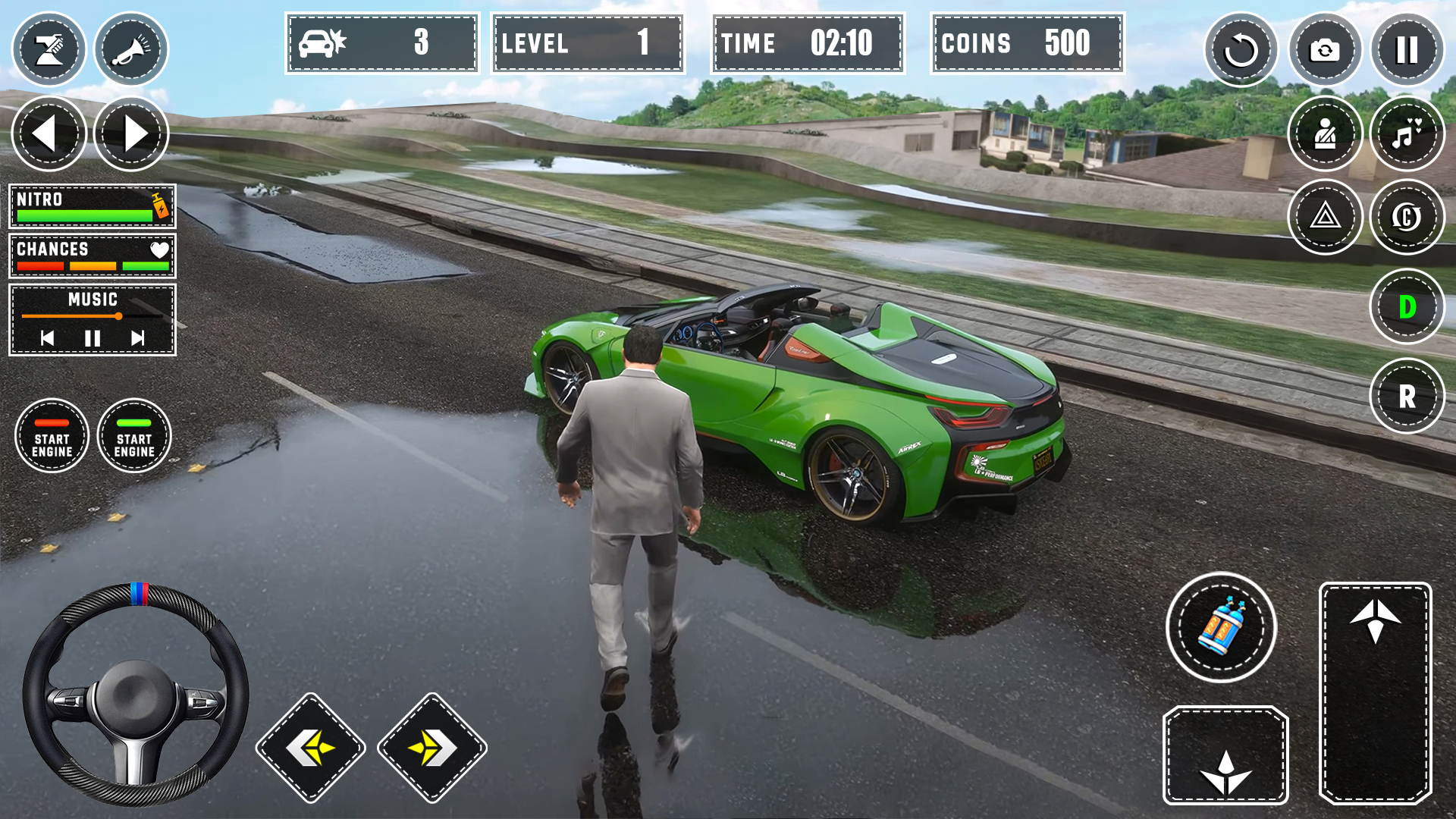This screenshot has height=819, width=1456.
Task: Switch the camera view
Action: click(x=1325, y=50)
